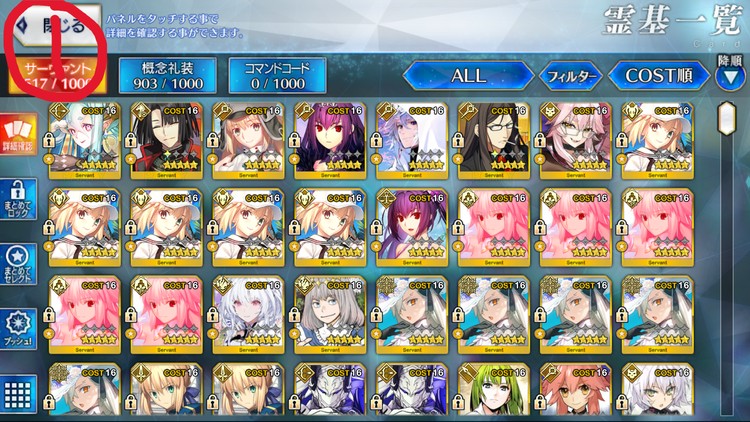Switch to the サーヴァント tab
This screenshot has width=750, height=422.
click(56, 75)
